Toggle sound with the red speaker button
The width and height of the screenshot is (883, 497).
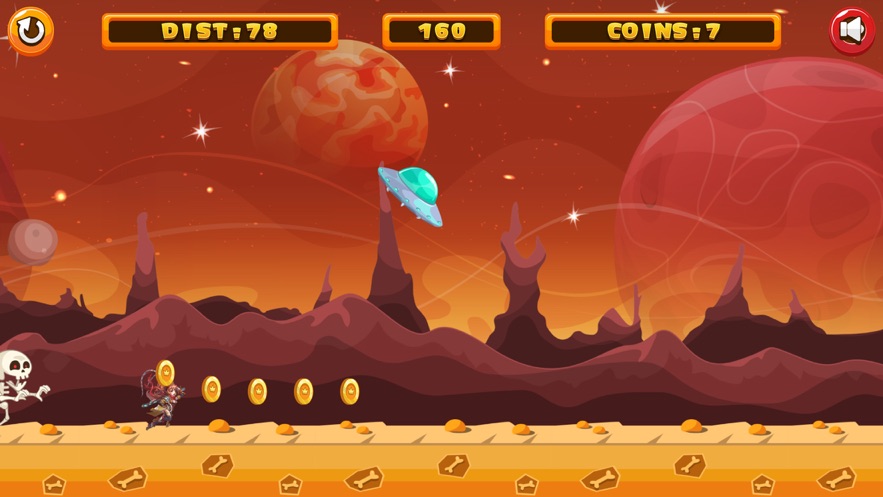point(852,31)
